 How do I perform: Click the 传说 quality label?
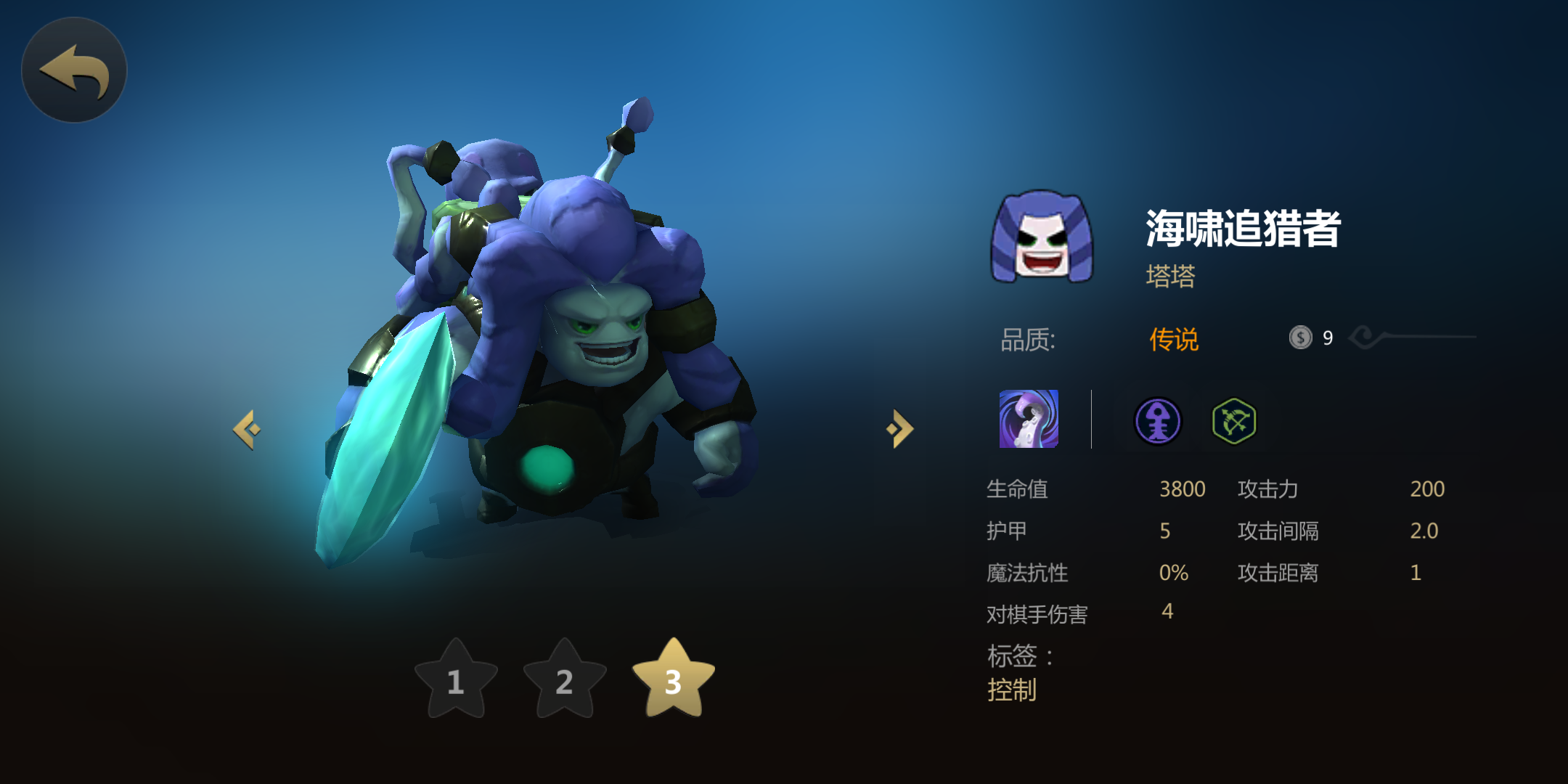click(x=1173, y=338)
